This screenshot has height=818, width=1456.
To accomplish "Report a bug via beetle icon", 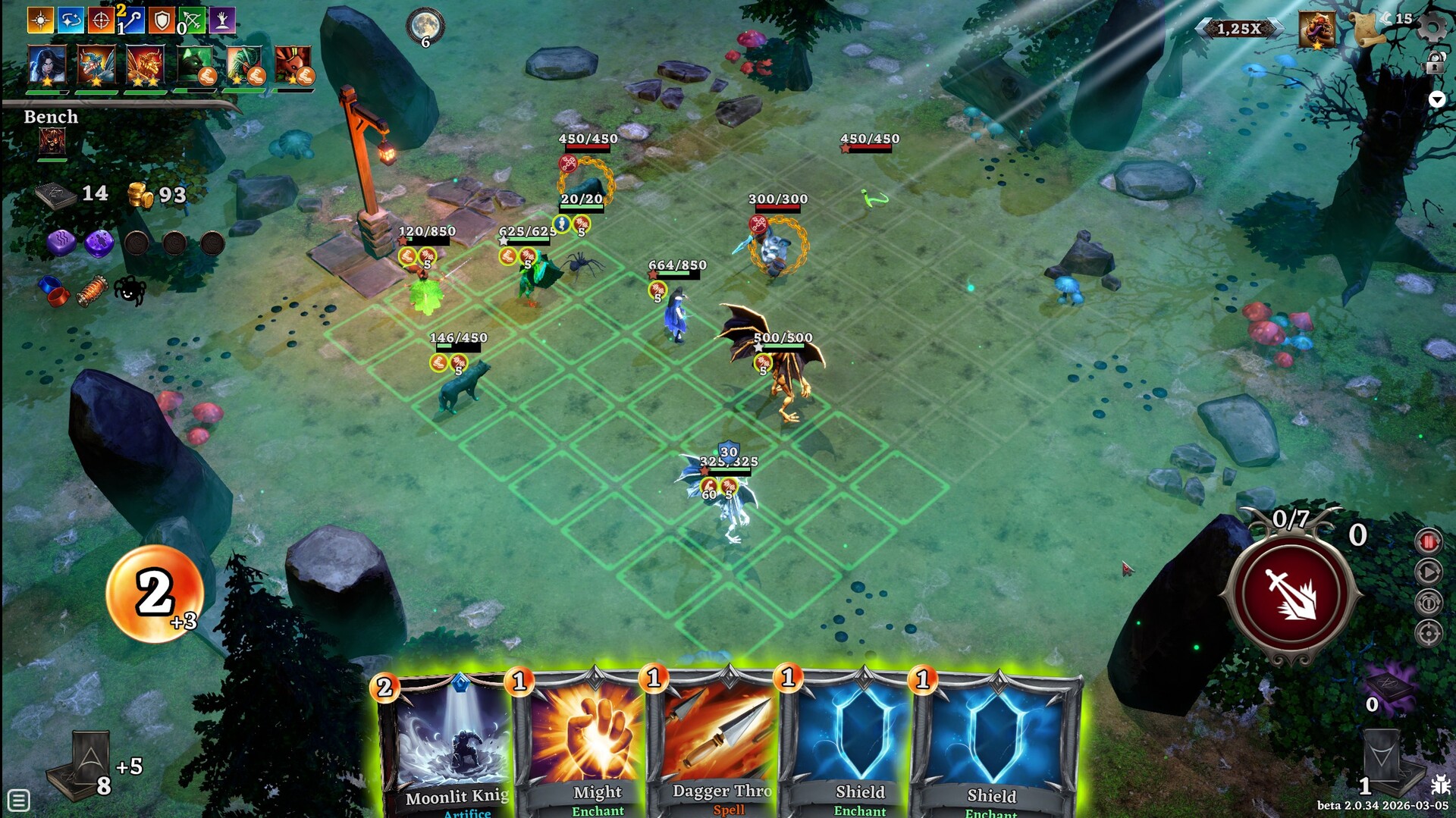I will click(1440, 784).
